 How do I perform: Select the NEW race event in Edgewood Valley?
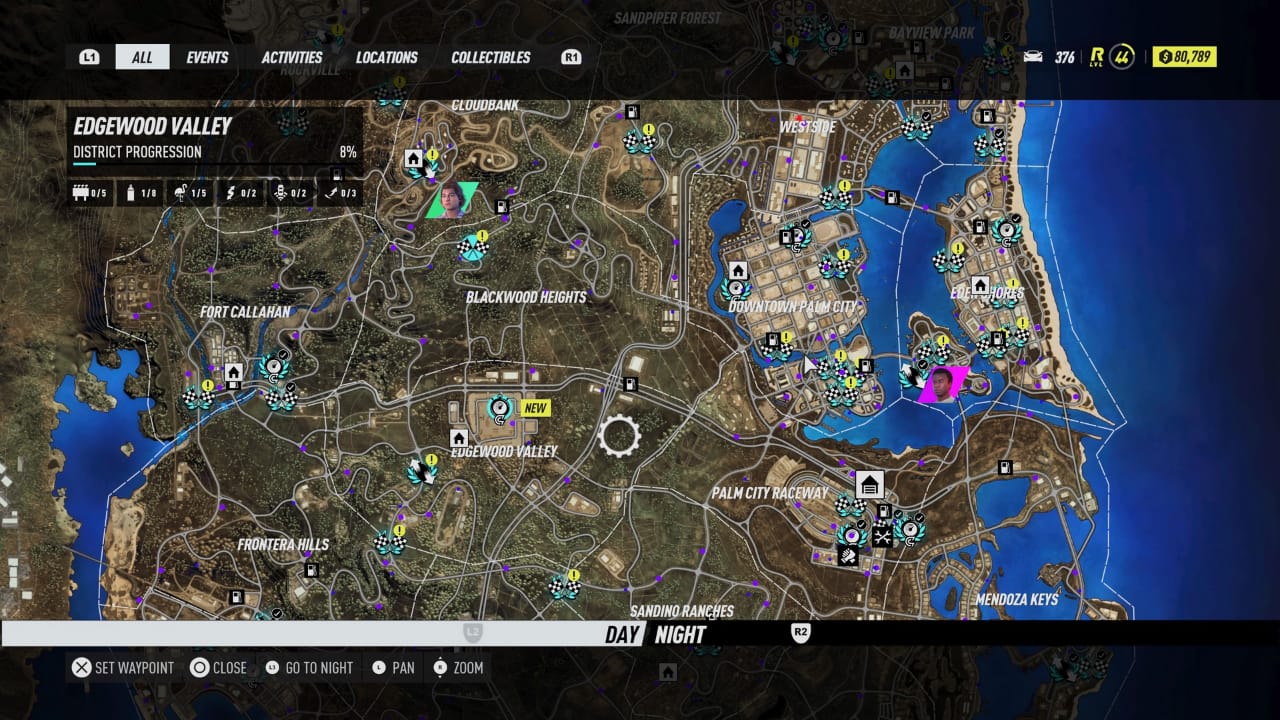pyautogui.click(x=499, y=408)
